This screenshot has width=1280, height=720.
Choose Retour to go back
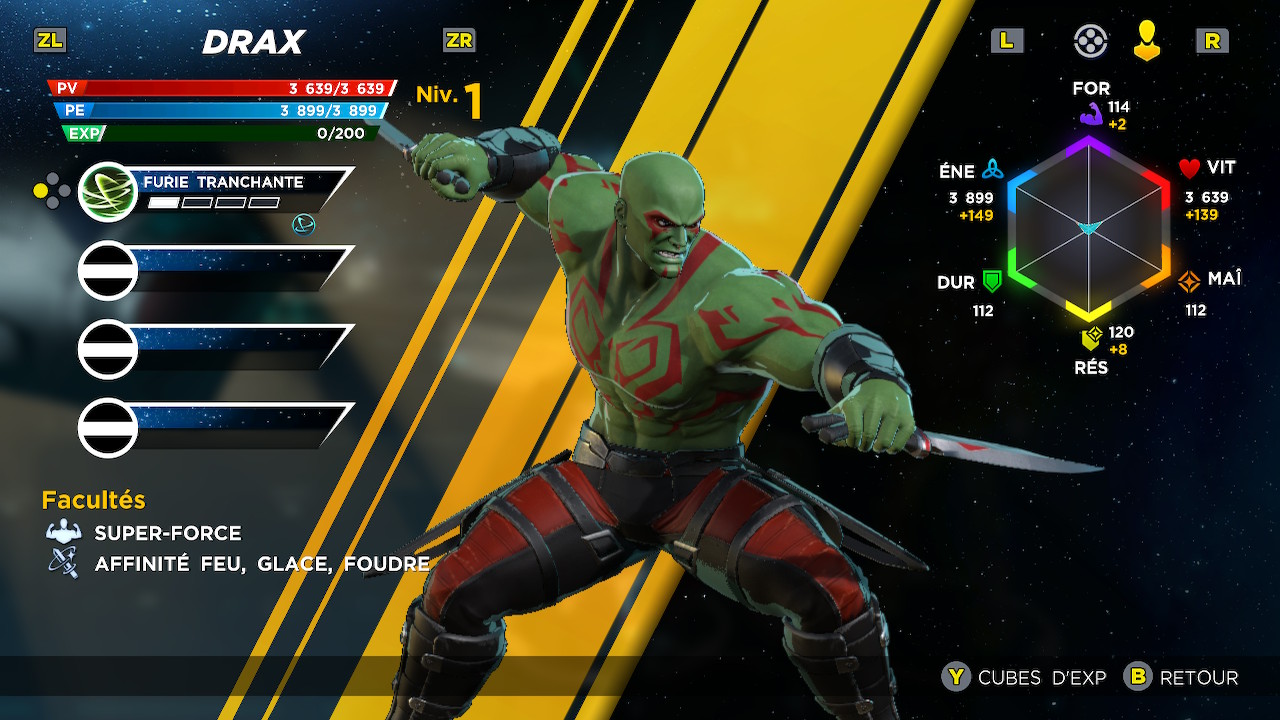pyautogui.click(x=1182, y=677)
